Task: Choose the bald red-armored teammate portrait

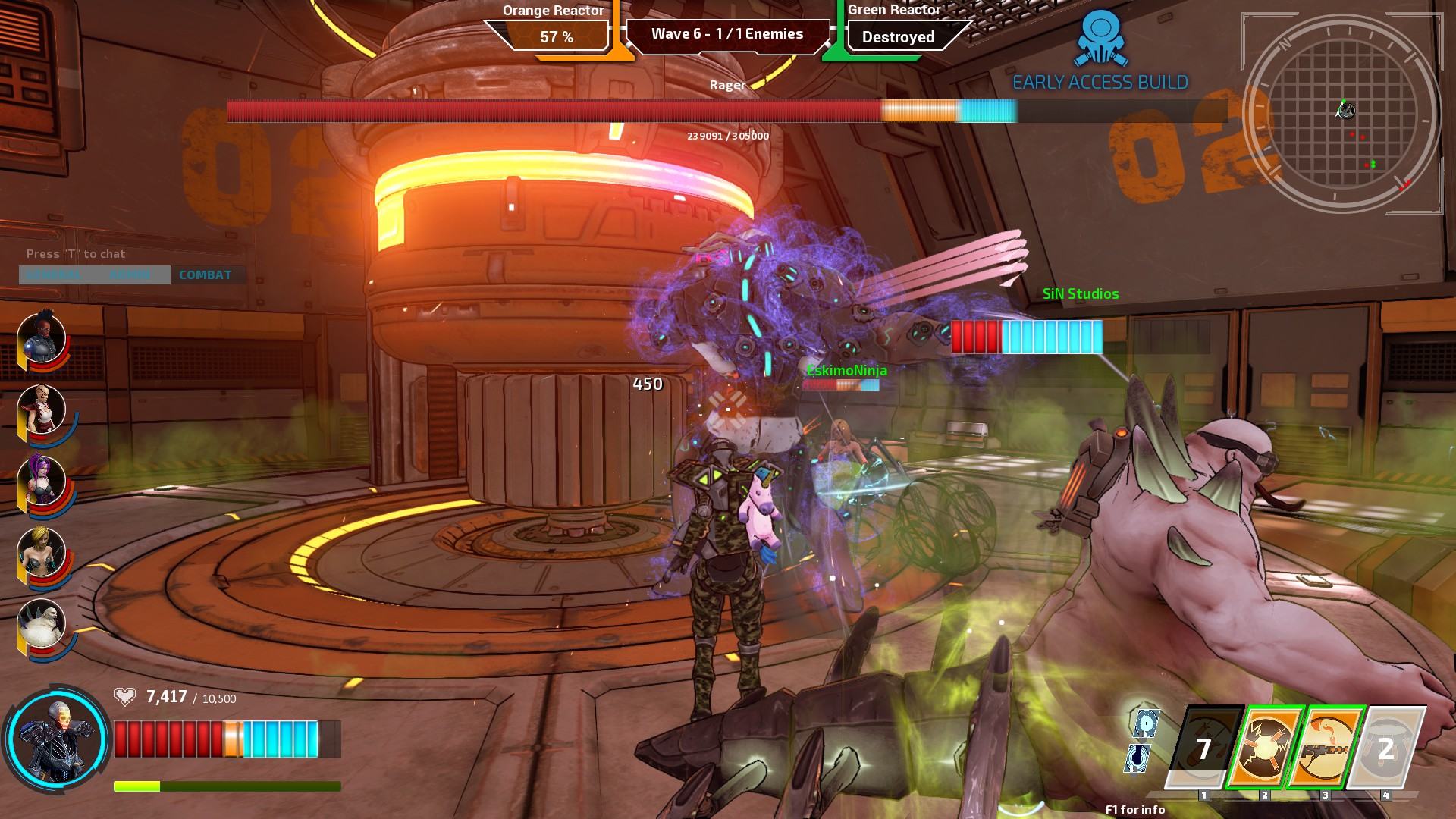Action: pos(42,410)
